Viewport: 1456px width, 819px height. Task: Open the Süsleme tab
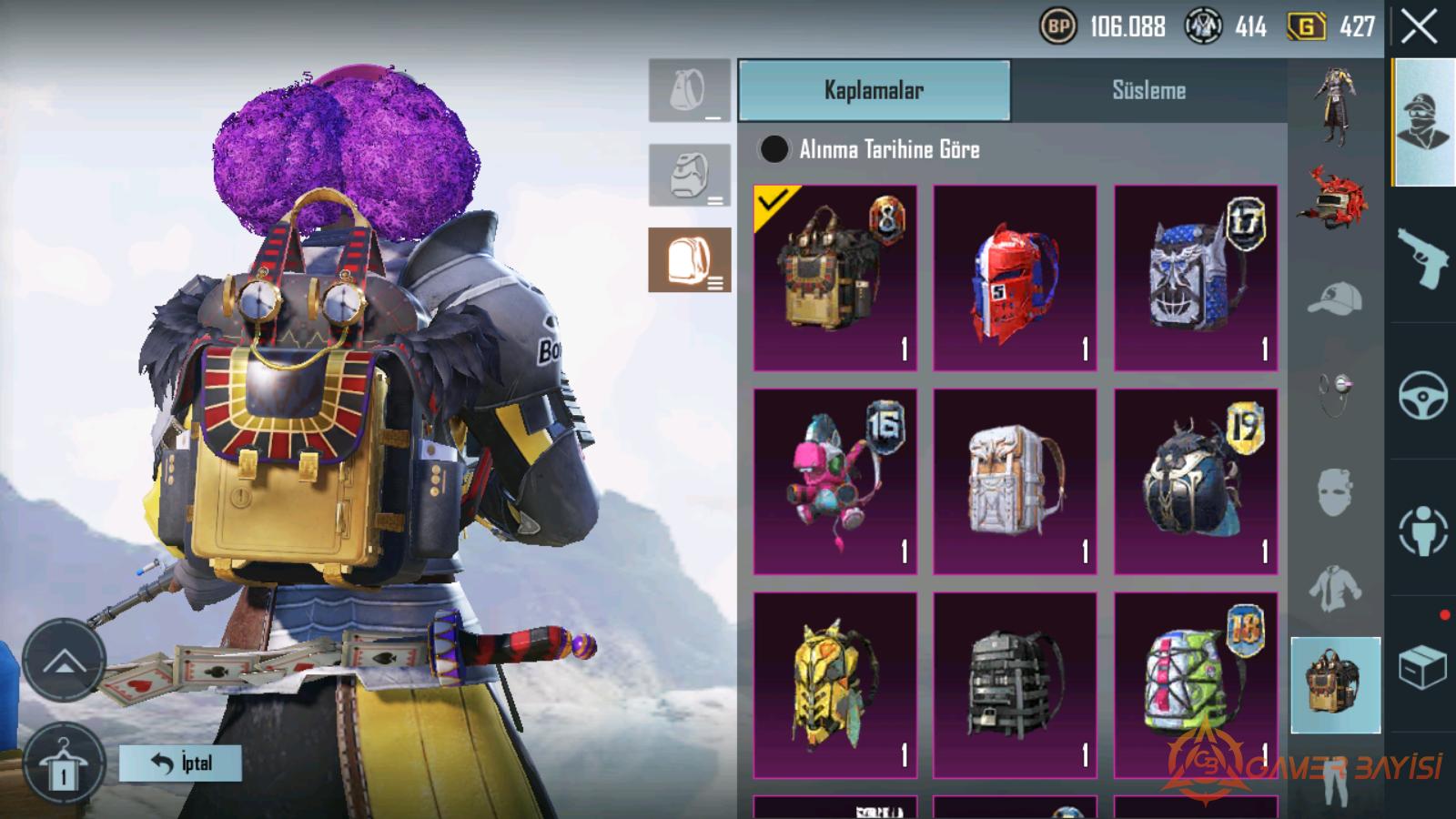tap(1148, 90)
